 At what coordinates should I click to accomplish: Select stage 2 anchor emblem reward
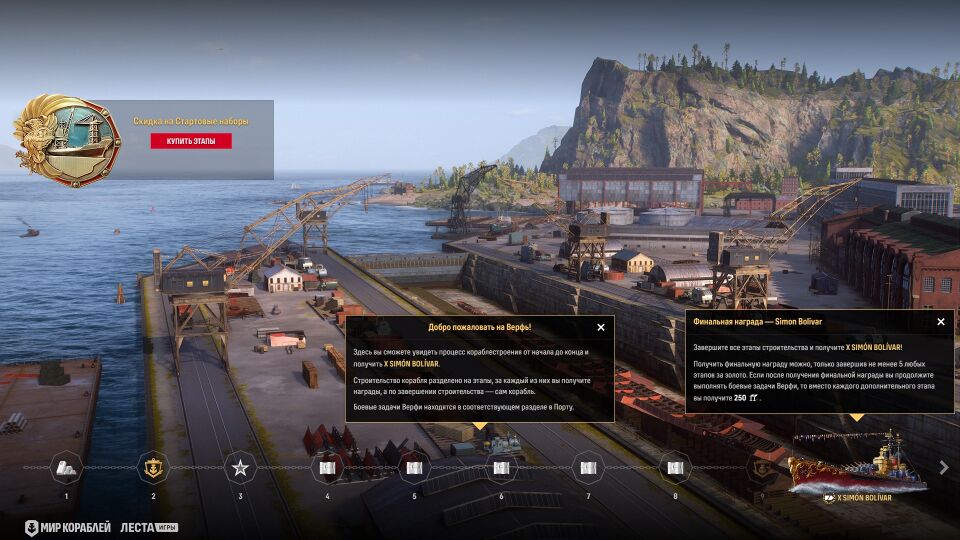click(x=153, y=467)
